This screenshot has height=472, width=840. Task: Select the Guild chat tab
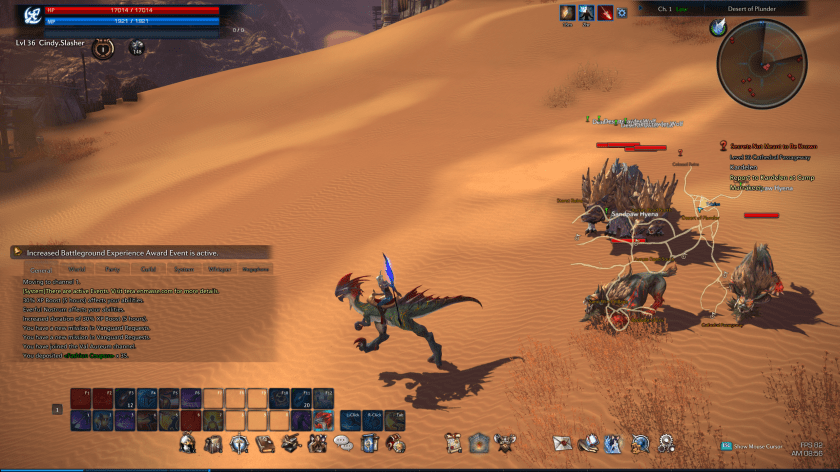(x=148, y=269)
